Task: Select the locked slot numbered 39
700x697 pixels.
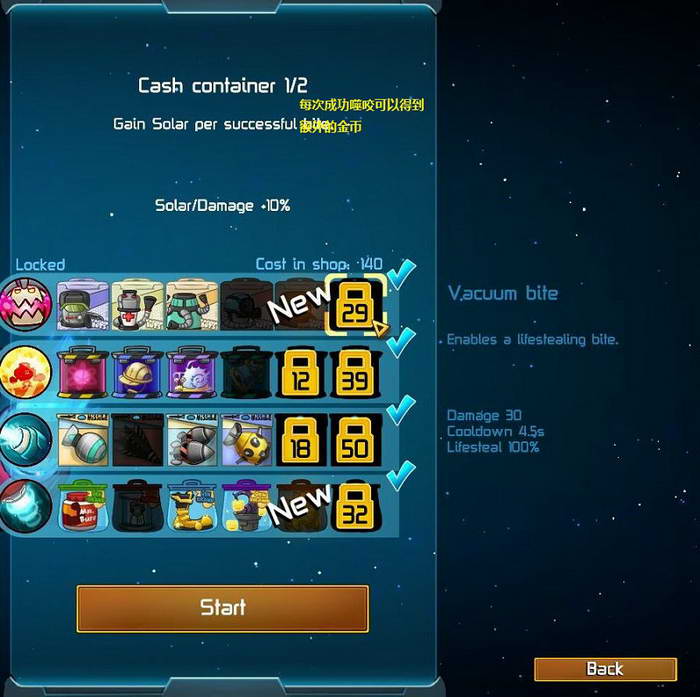Action: (355, 372)
